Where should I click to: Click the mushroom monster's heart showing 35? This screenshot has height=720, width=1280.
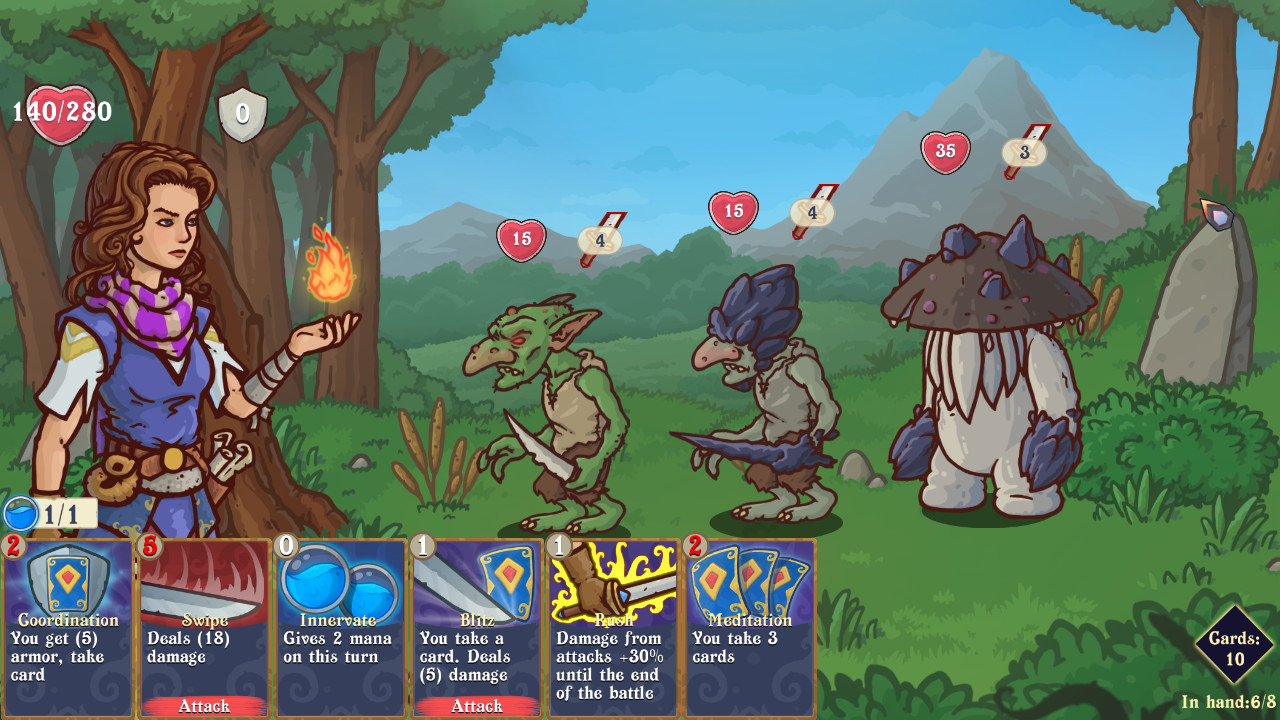[943, 152]
